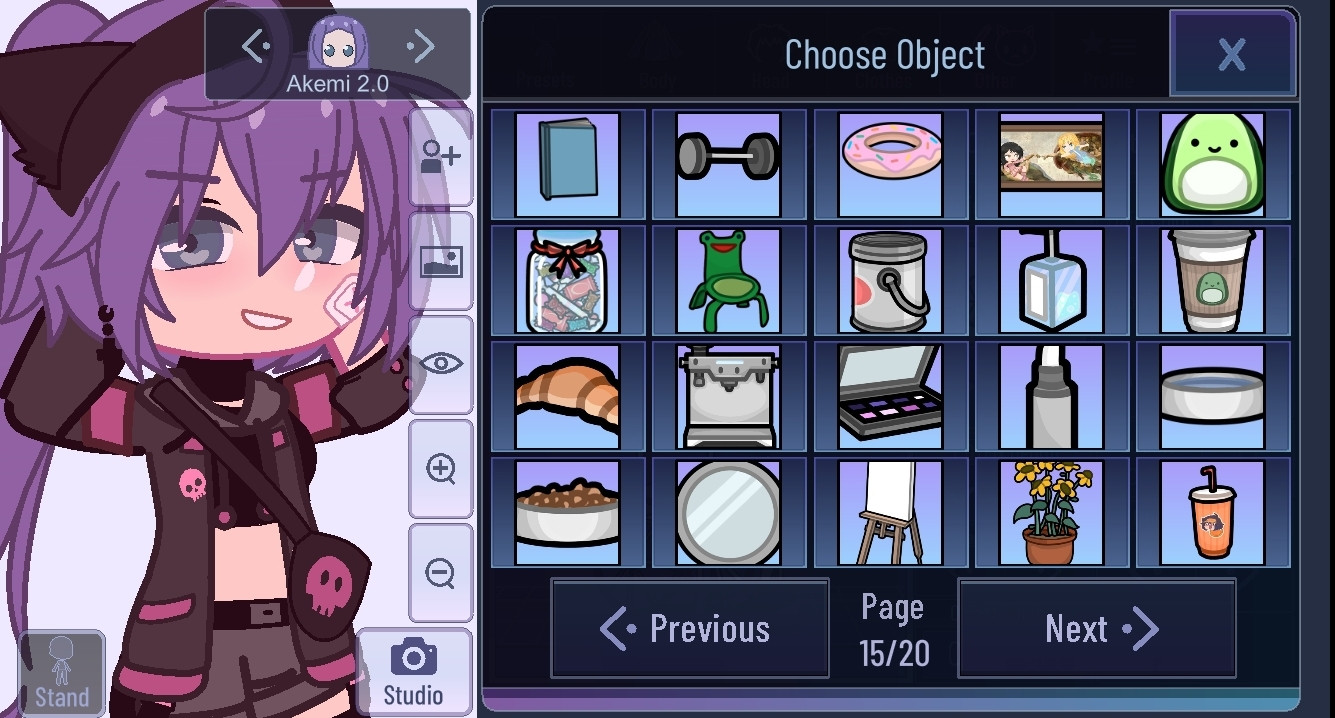Pick the makeup eyeshadow palette
1335x718 pixels.
[890, 397]
